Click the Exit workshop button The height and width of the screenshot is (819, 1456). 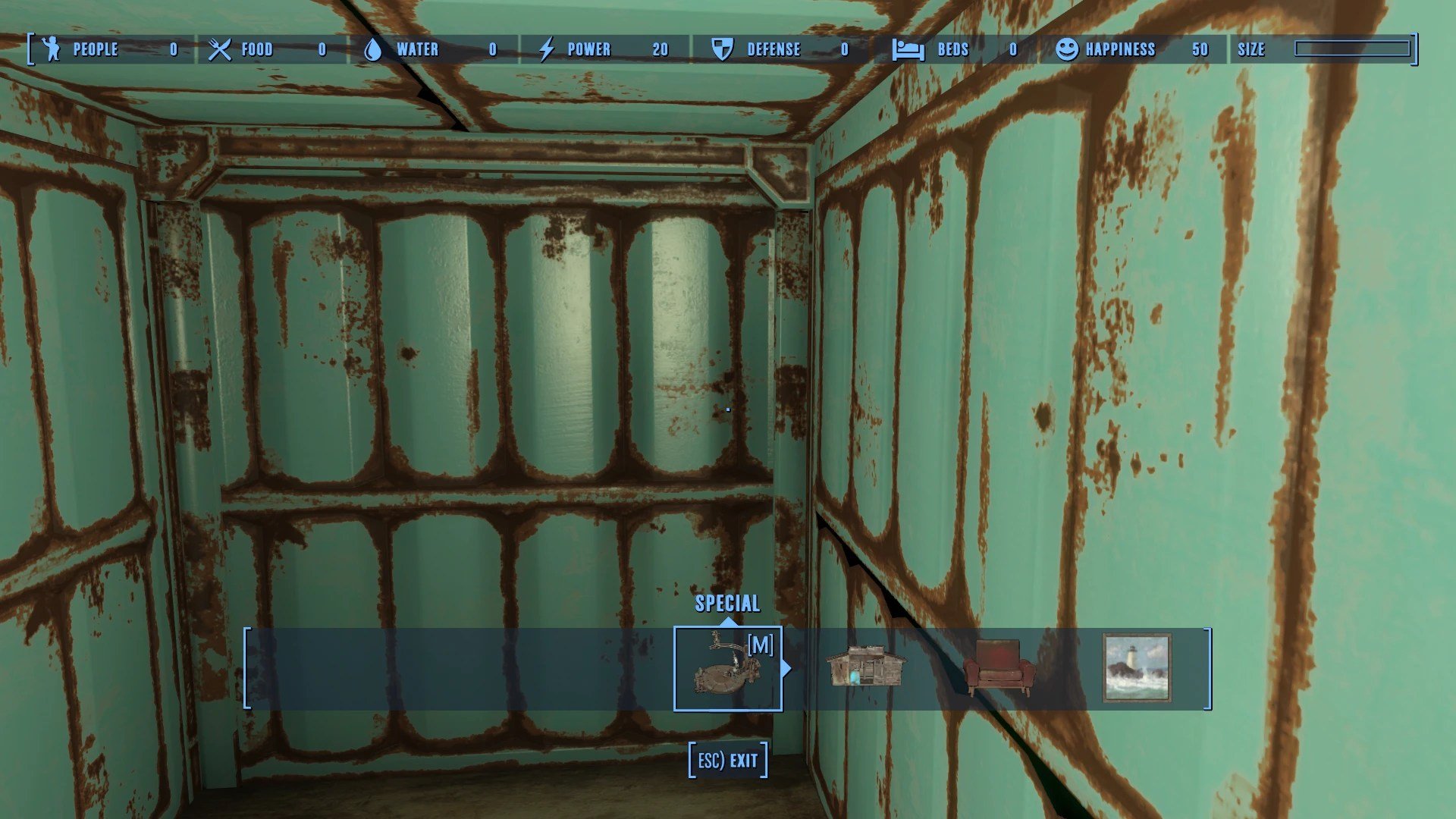[728, 760]
